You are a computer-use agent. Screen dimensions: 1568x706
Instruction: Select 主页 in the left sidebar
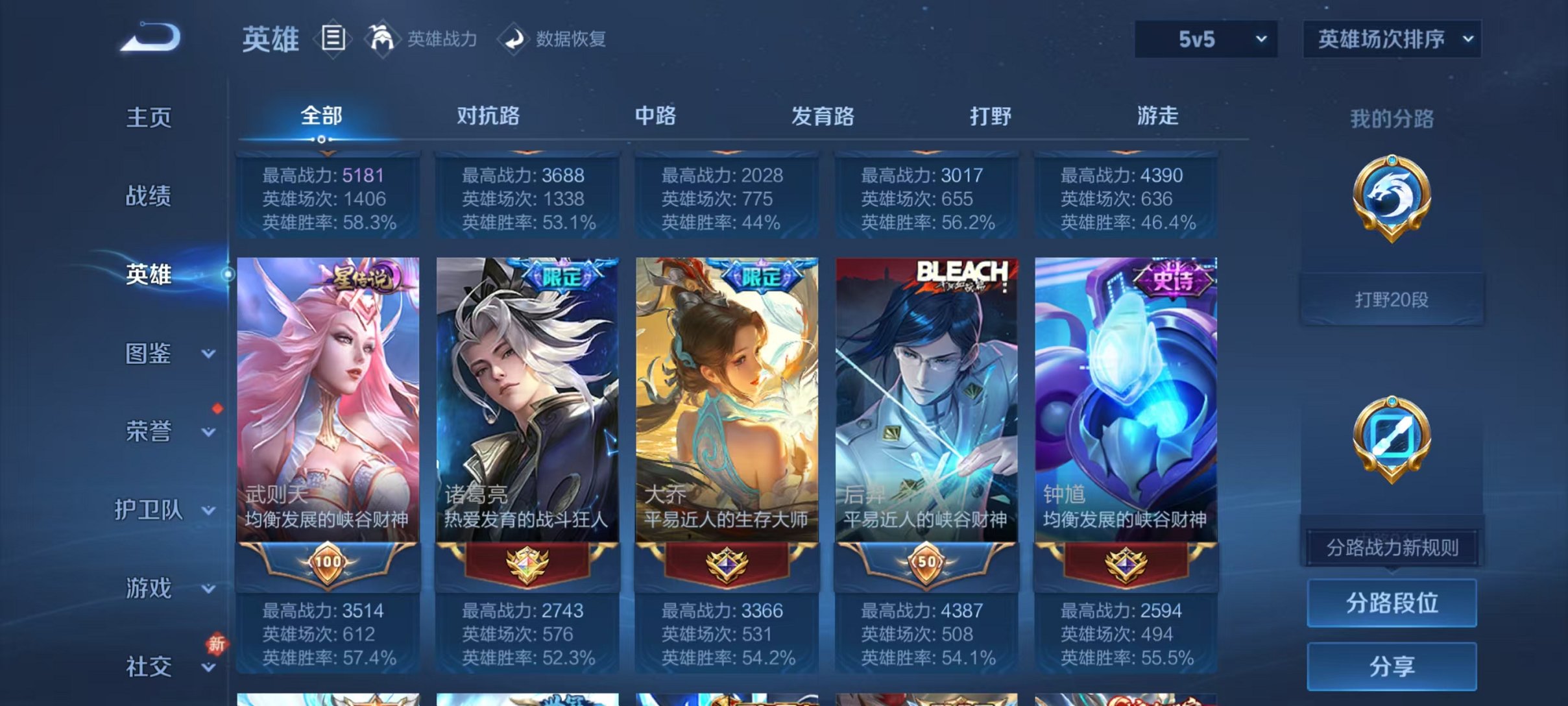(150, 118)
